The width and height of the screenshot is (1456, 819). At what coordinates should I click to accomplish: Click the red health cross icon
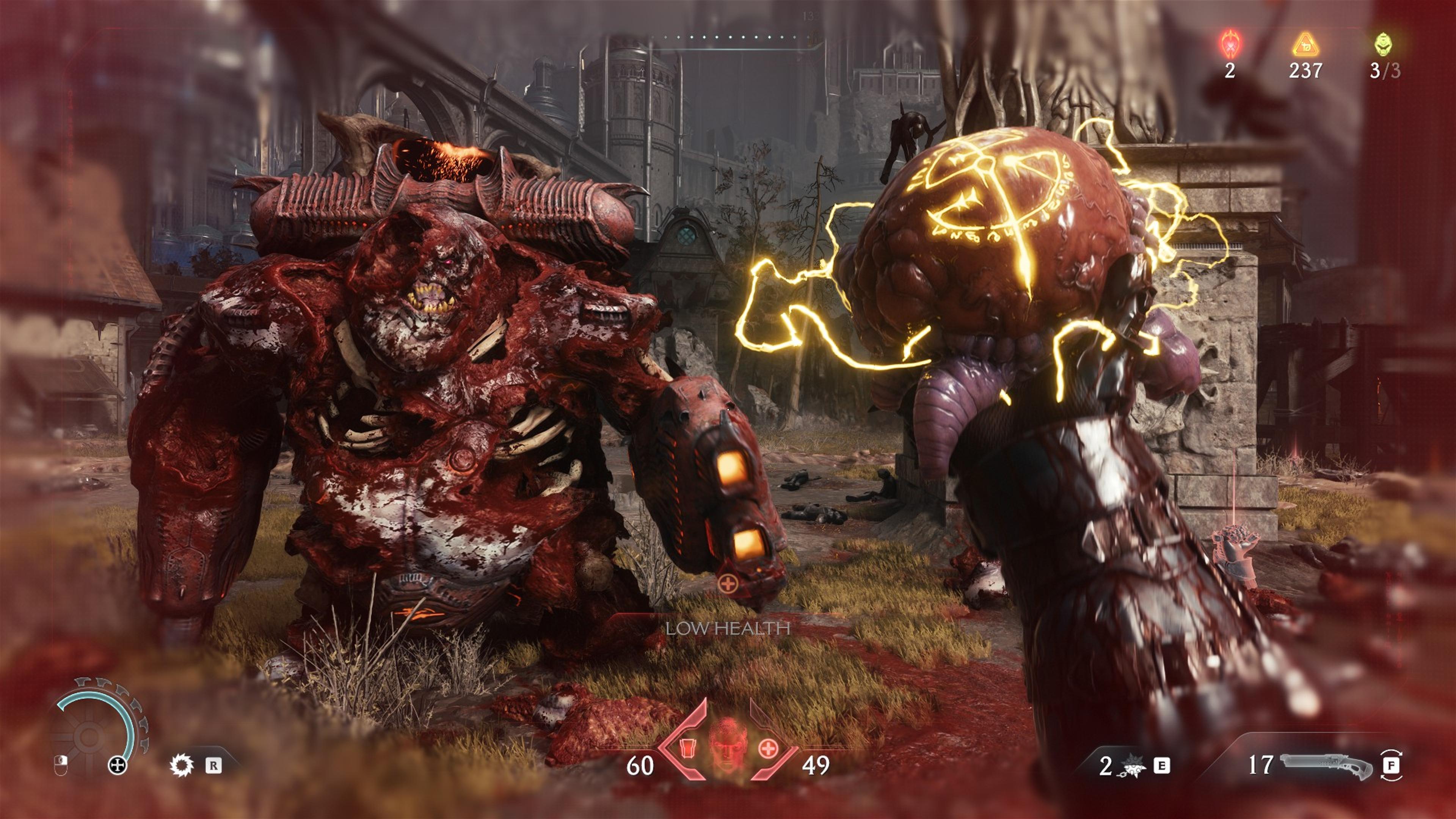coord(767,749)
